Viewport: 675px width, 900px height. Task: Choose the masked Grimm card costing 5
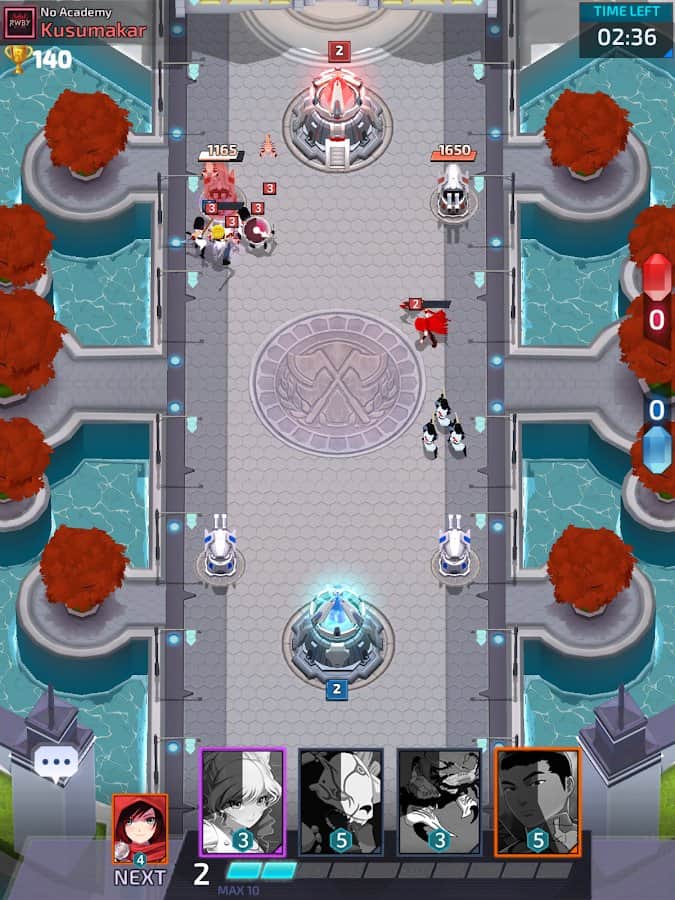[x=341, y=801]
